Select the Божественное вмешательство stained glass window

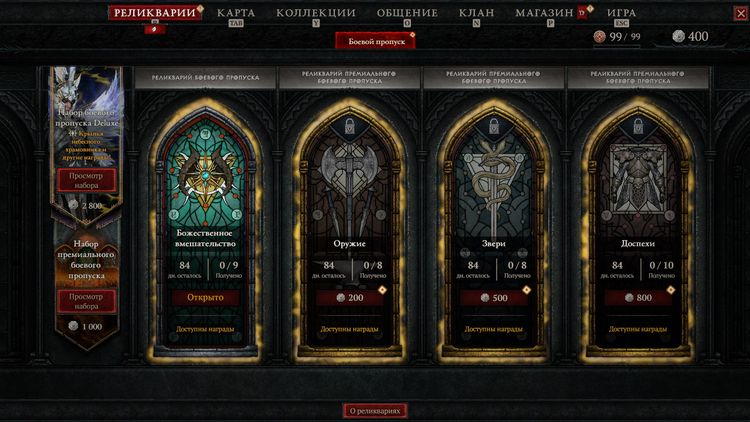(x=205, y=180)
